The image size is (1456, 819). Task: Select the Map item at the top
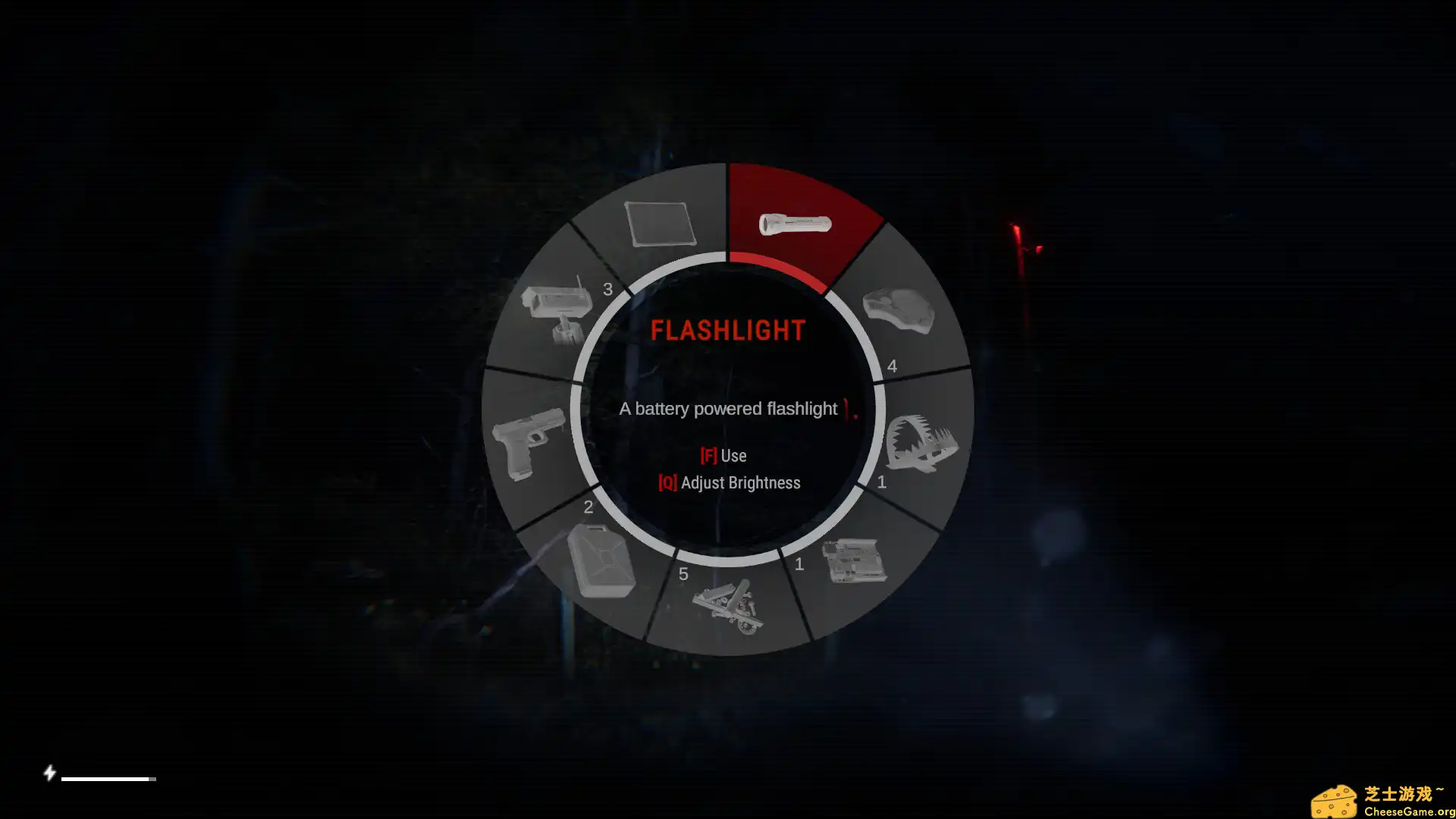pos(660,224)
